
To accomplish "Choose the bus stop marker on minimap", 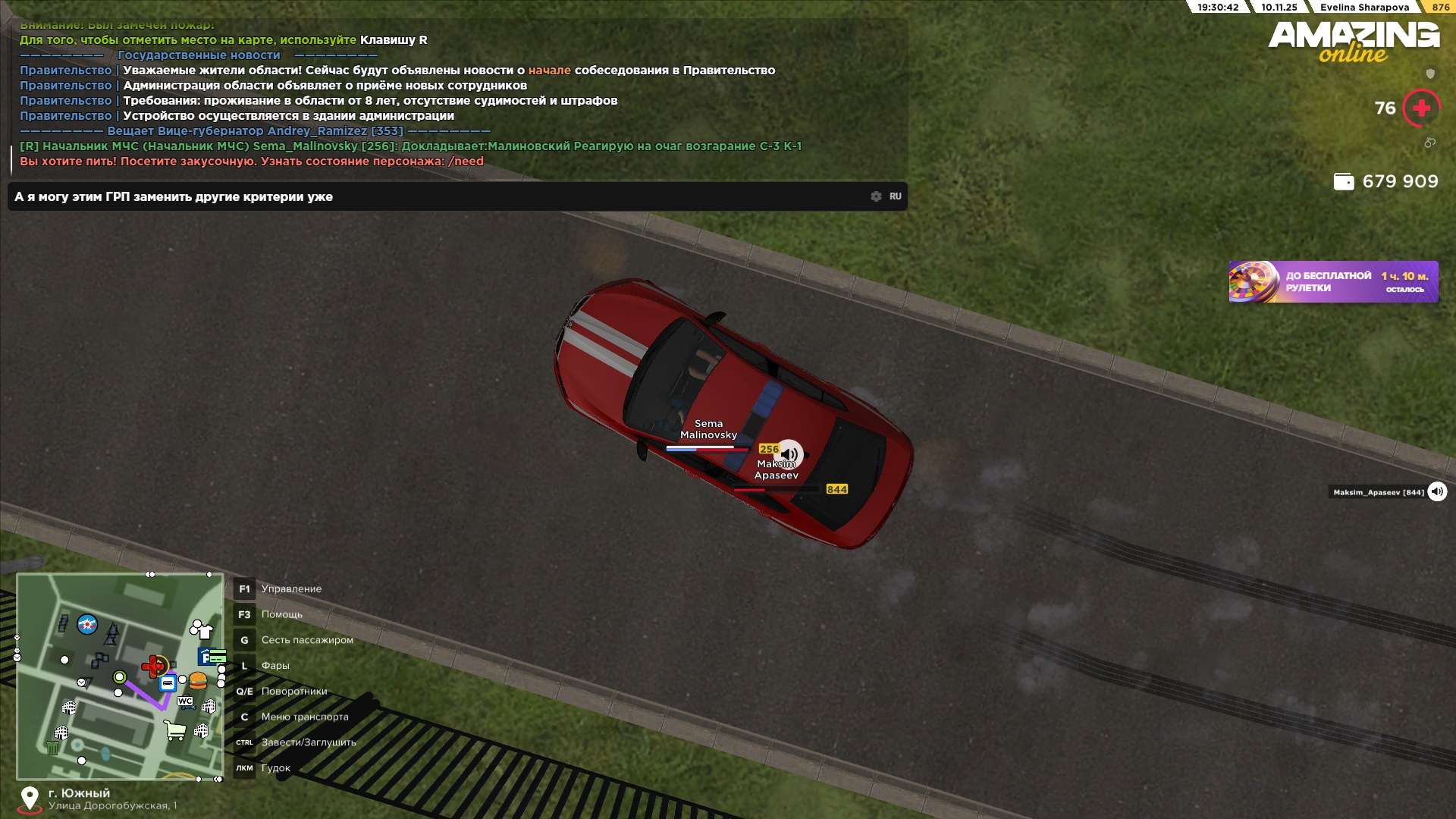I will point(168,683).
